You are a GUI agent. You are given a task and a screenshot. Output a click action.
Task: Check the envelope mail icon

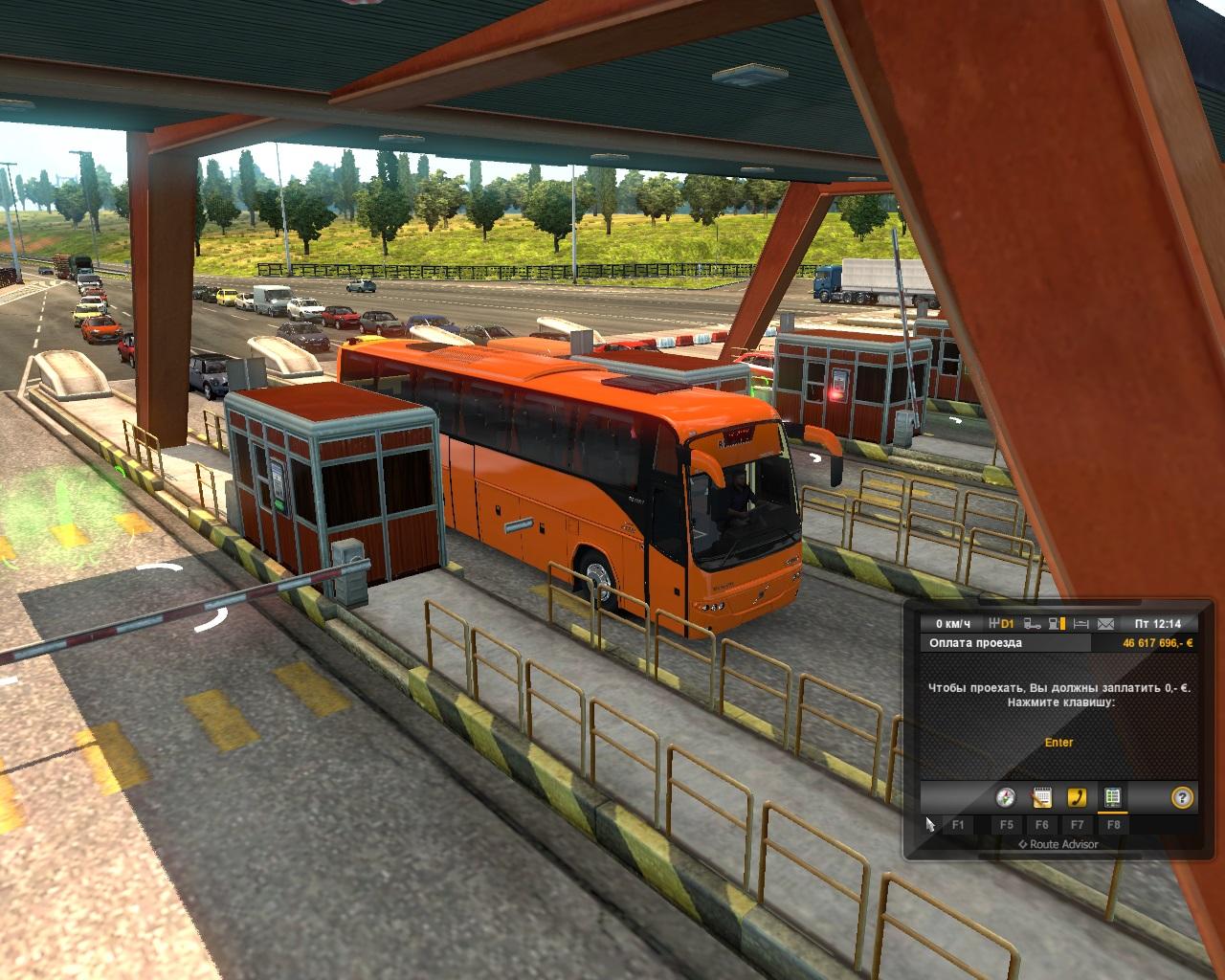[x=1106, y=624]
